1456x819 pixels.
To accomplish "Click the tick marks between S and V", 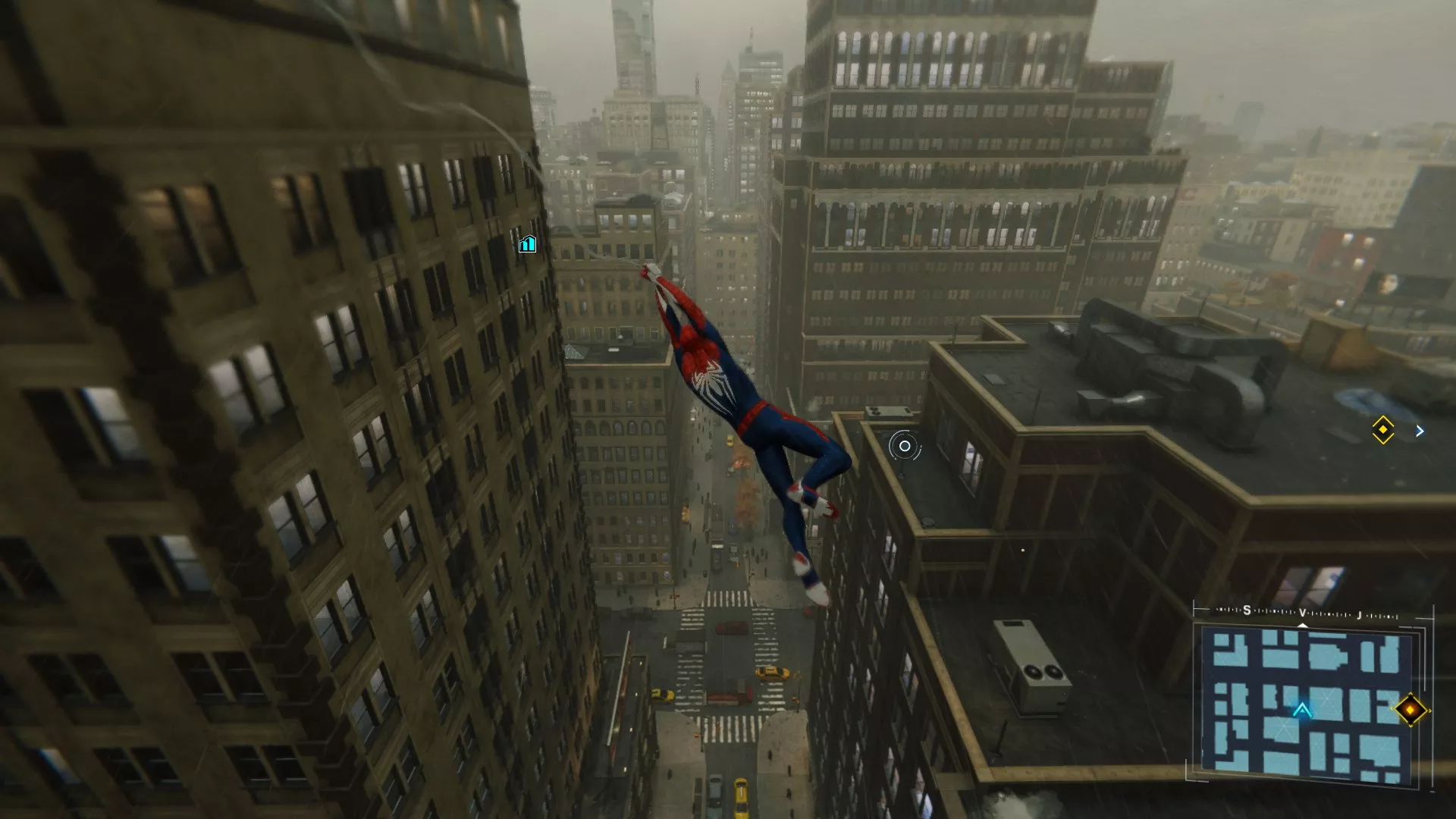I will coord(1274,610).
